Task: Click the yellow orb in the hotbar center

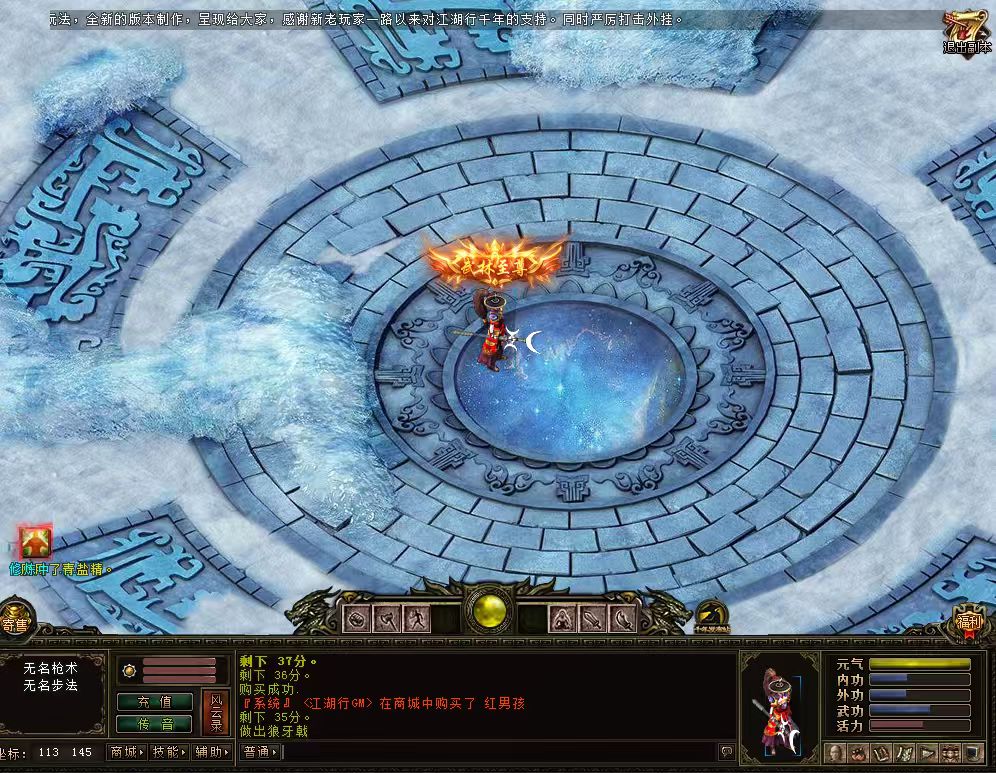Action: click(491, 612)
